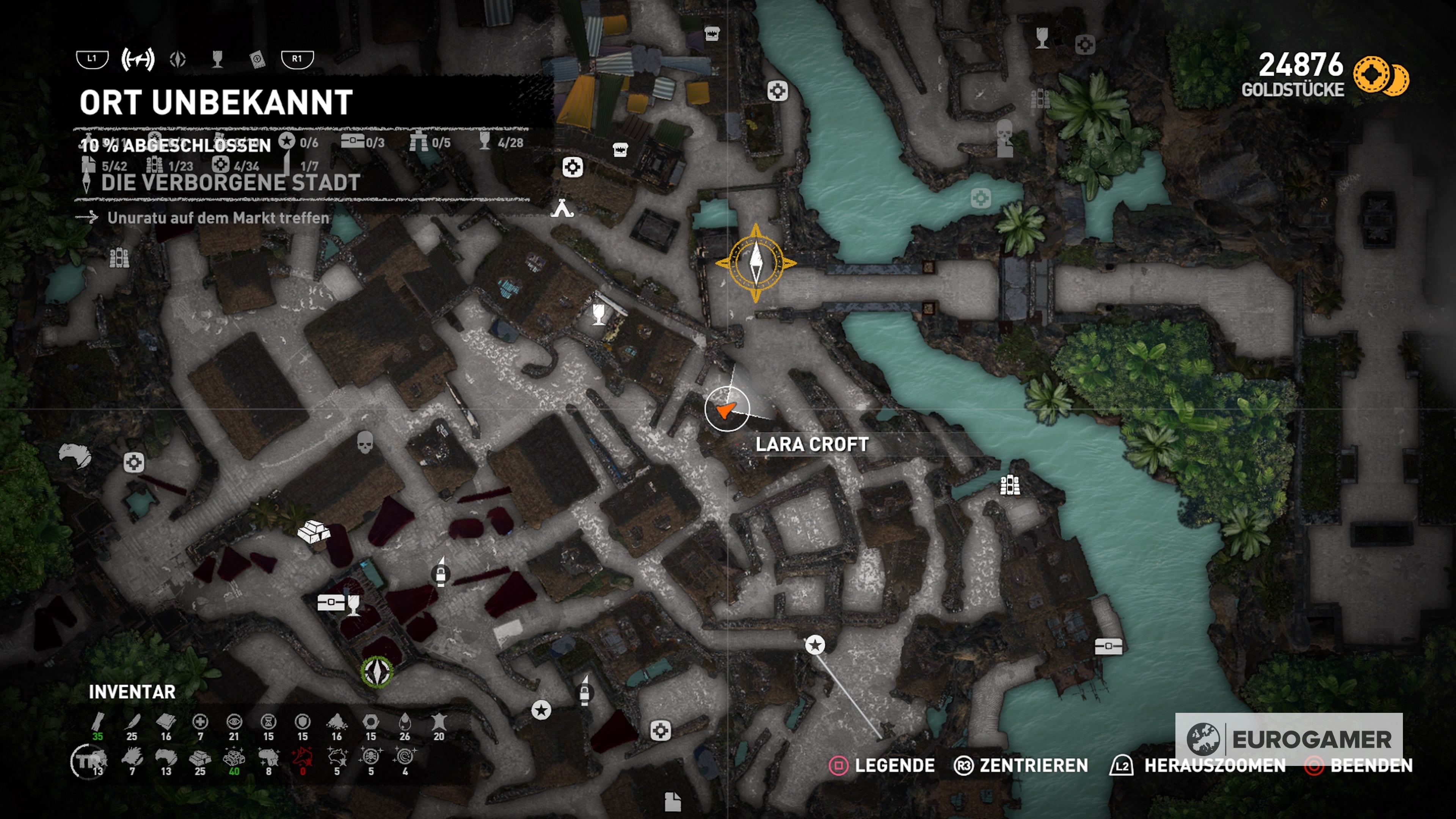
Task: Select the jade resource icon showing 40
Action: click(234, 758)
